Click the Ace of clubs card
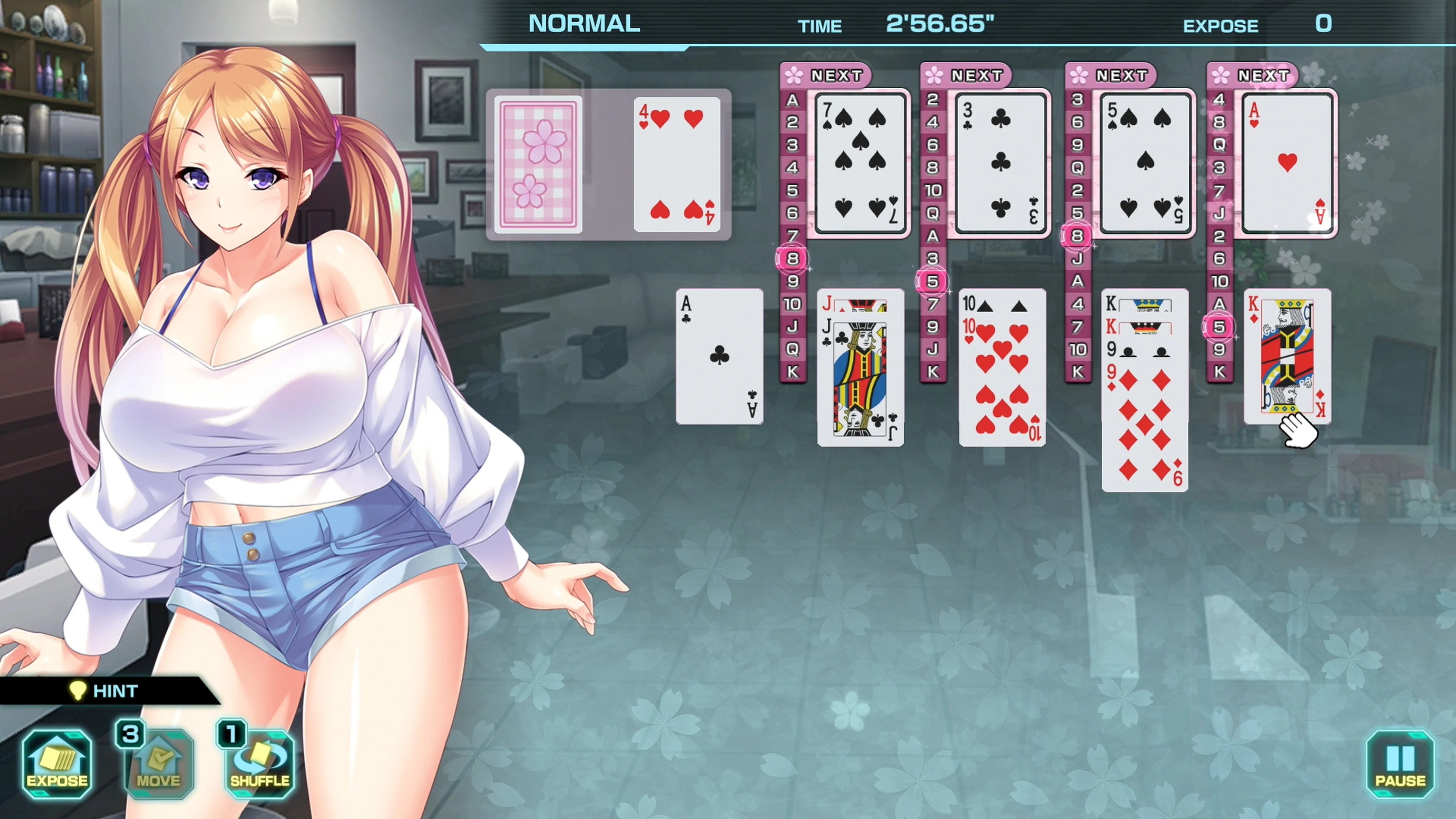1456x819 pixels. (719, 356)
